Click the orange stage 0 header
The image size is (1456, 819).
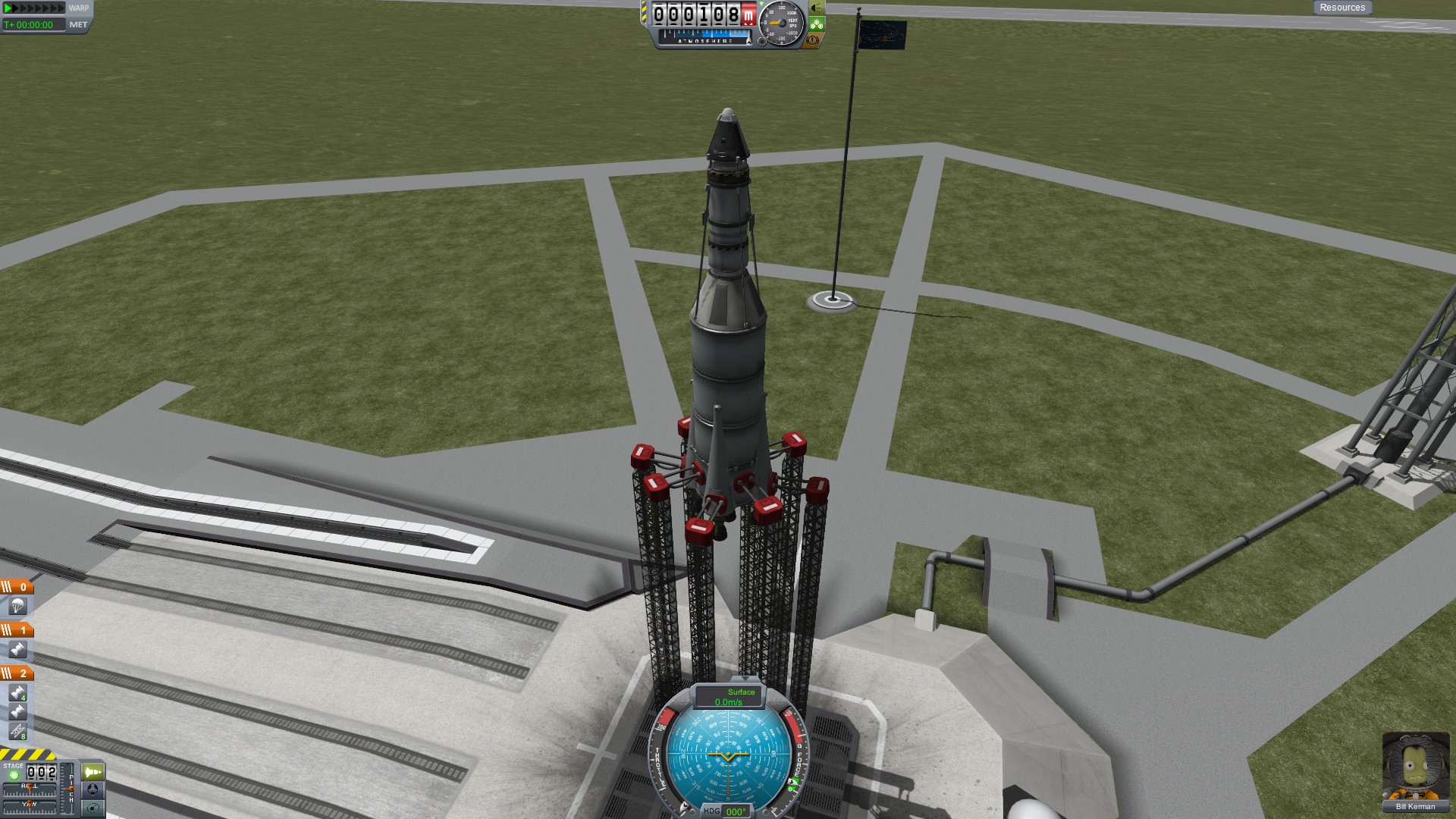[x=17, y=587]
